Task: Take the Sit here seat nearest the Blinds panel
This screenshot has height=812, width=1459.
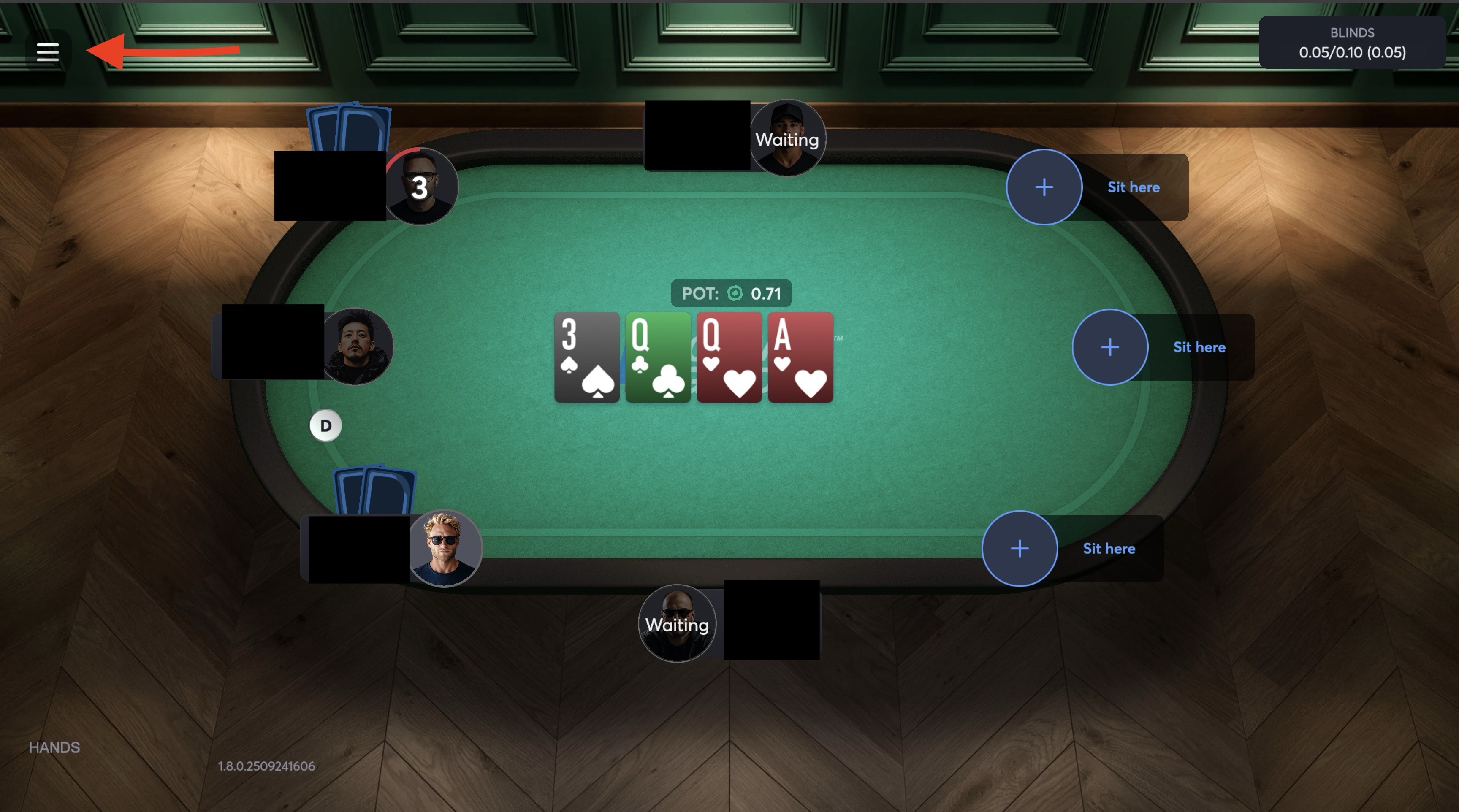Action: click(x=1044, y=187)
